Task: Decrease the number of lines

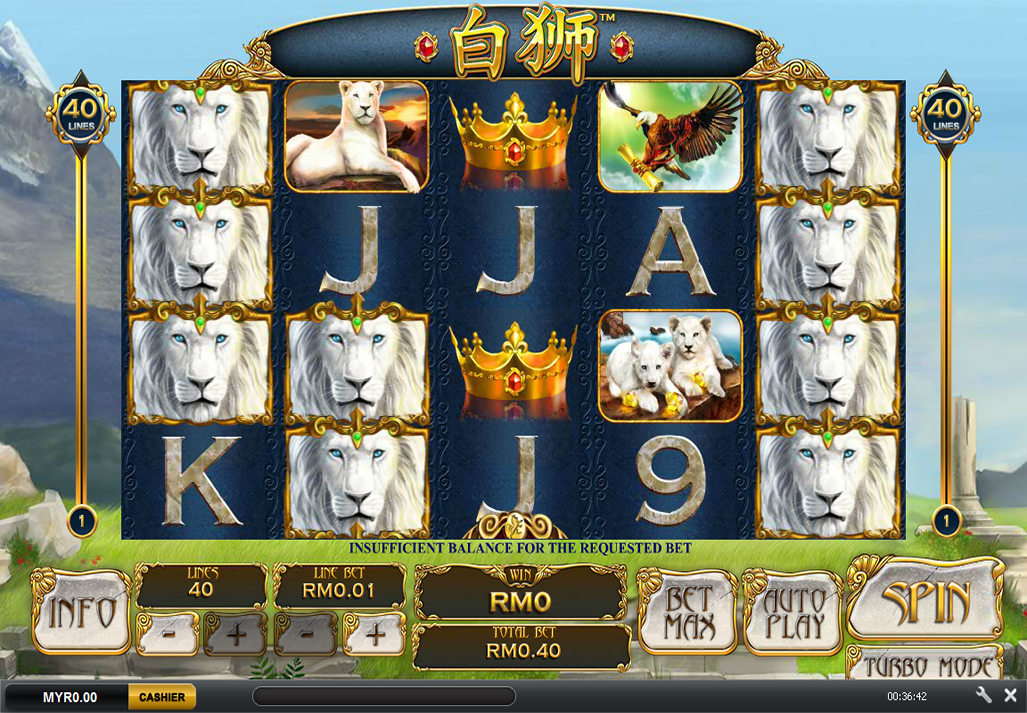Action: pos(167,634)
